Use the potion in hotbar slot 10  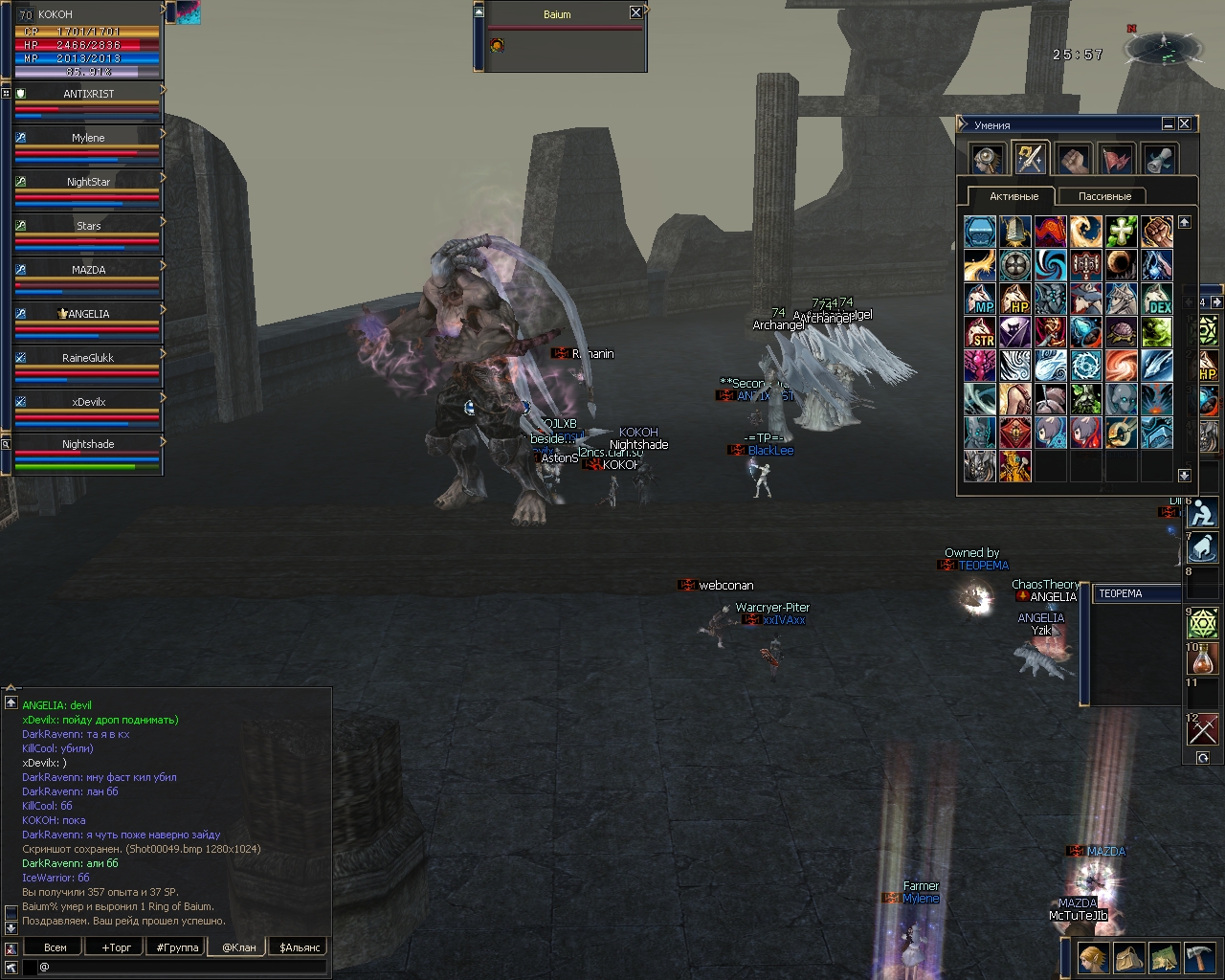(x=1203, y=659)
